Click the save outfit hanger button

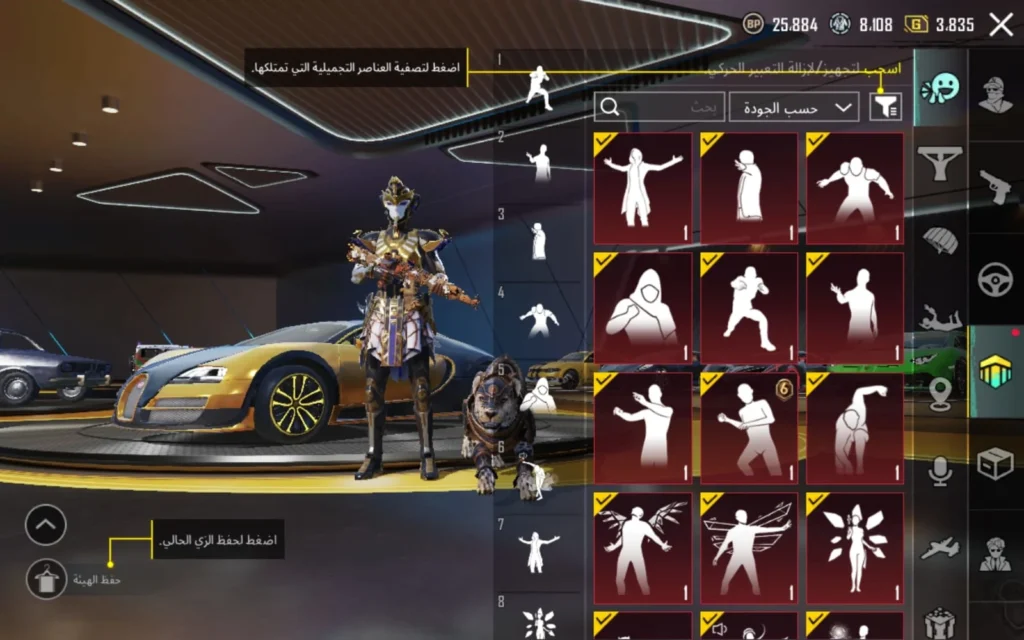[46, 578]
